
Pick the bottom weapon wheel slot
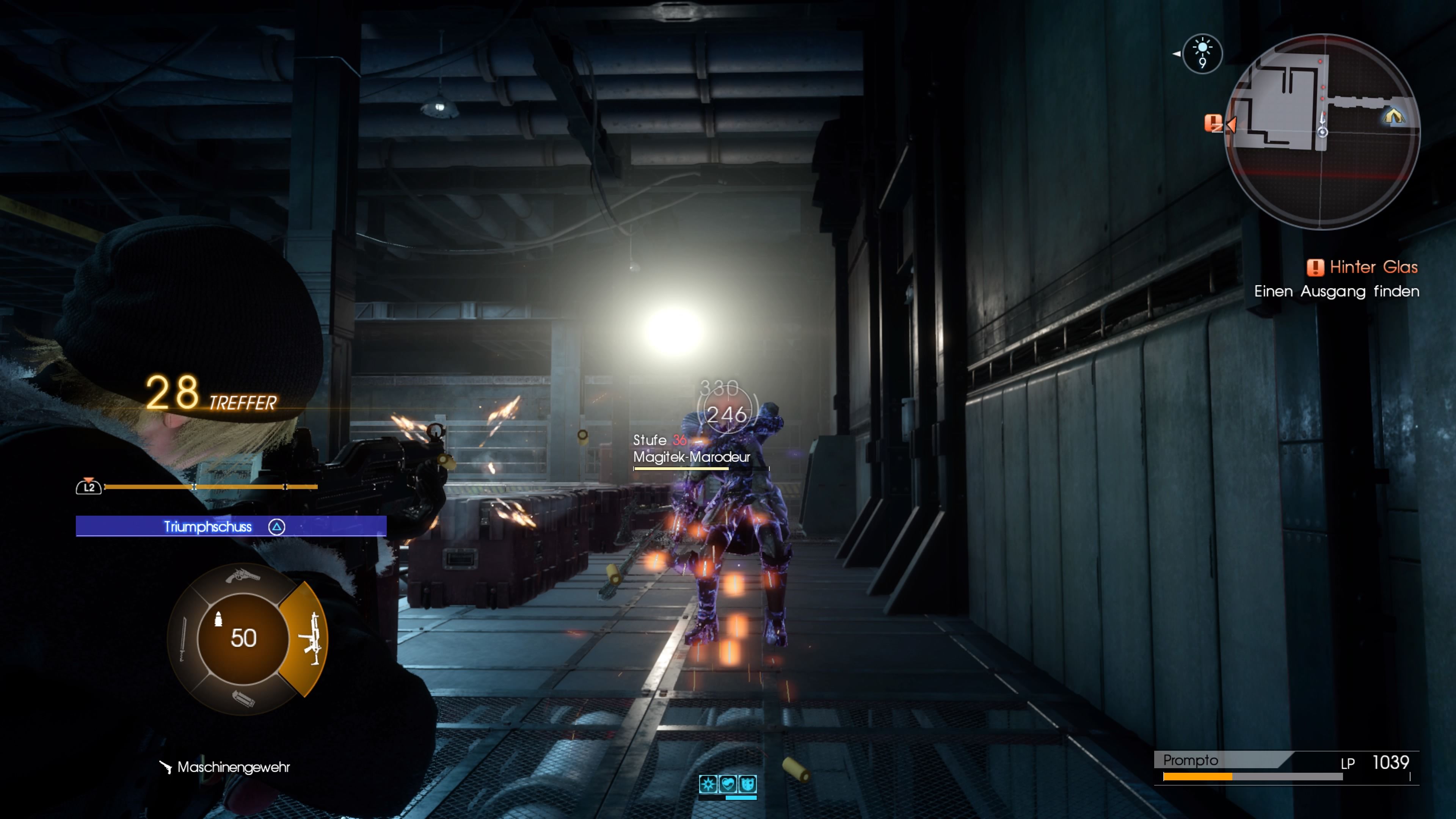pyautogui.click(x=243, y=699)
